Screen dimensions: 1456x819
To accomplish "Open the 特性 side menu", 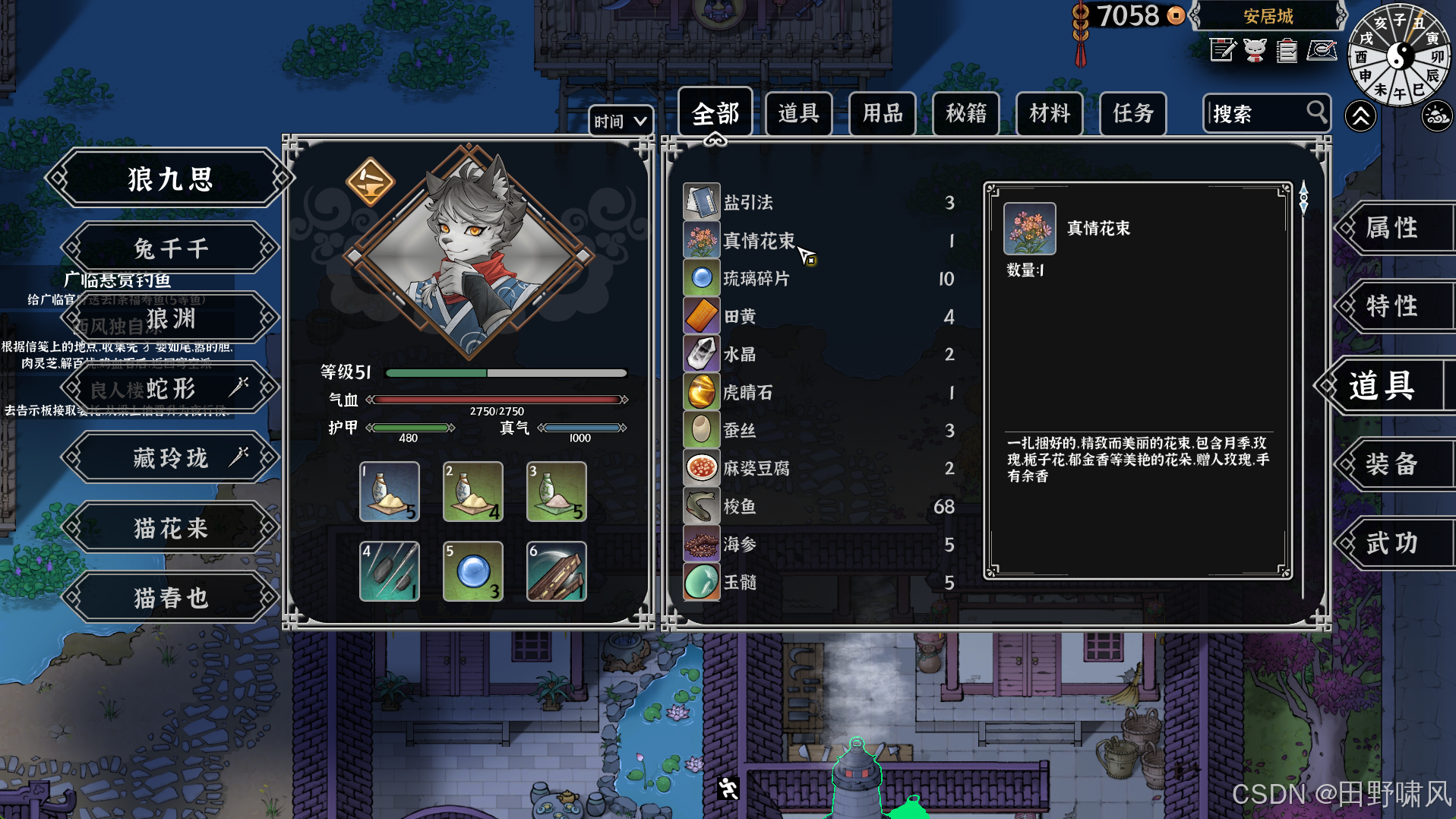I will pyautogui.click(x=1391, y=306).
